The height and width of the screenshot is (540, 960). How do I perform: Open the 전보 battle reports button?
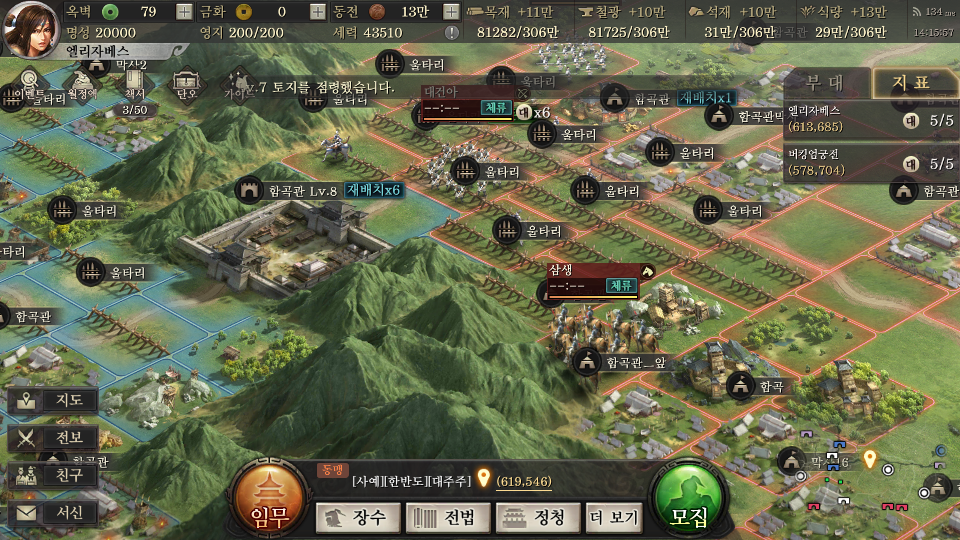pyautogui.click(x=54, y=438)
